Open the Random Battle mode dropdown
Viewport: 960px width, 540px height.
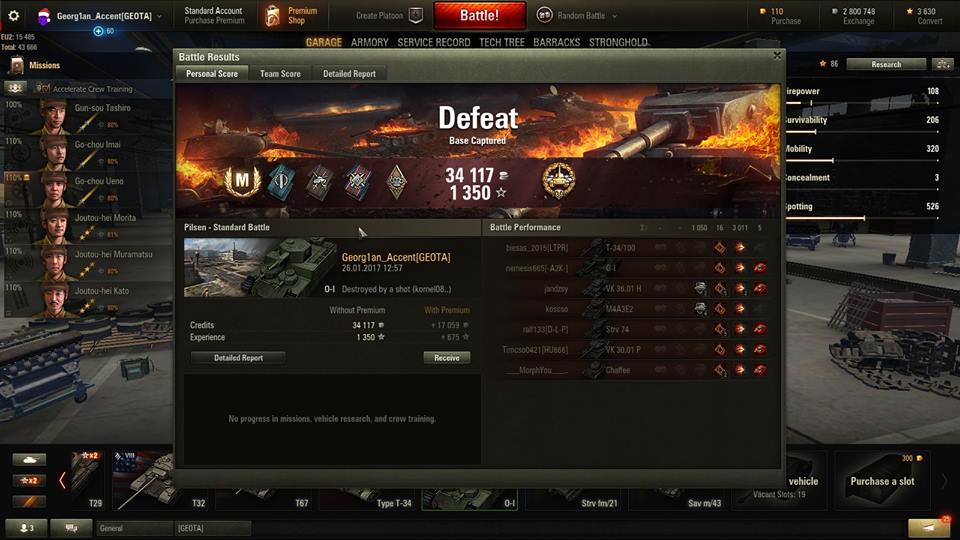[578, 16]
